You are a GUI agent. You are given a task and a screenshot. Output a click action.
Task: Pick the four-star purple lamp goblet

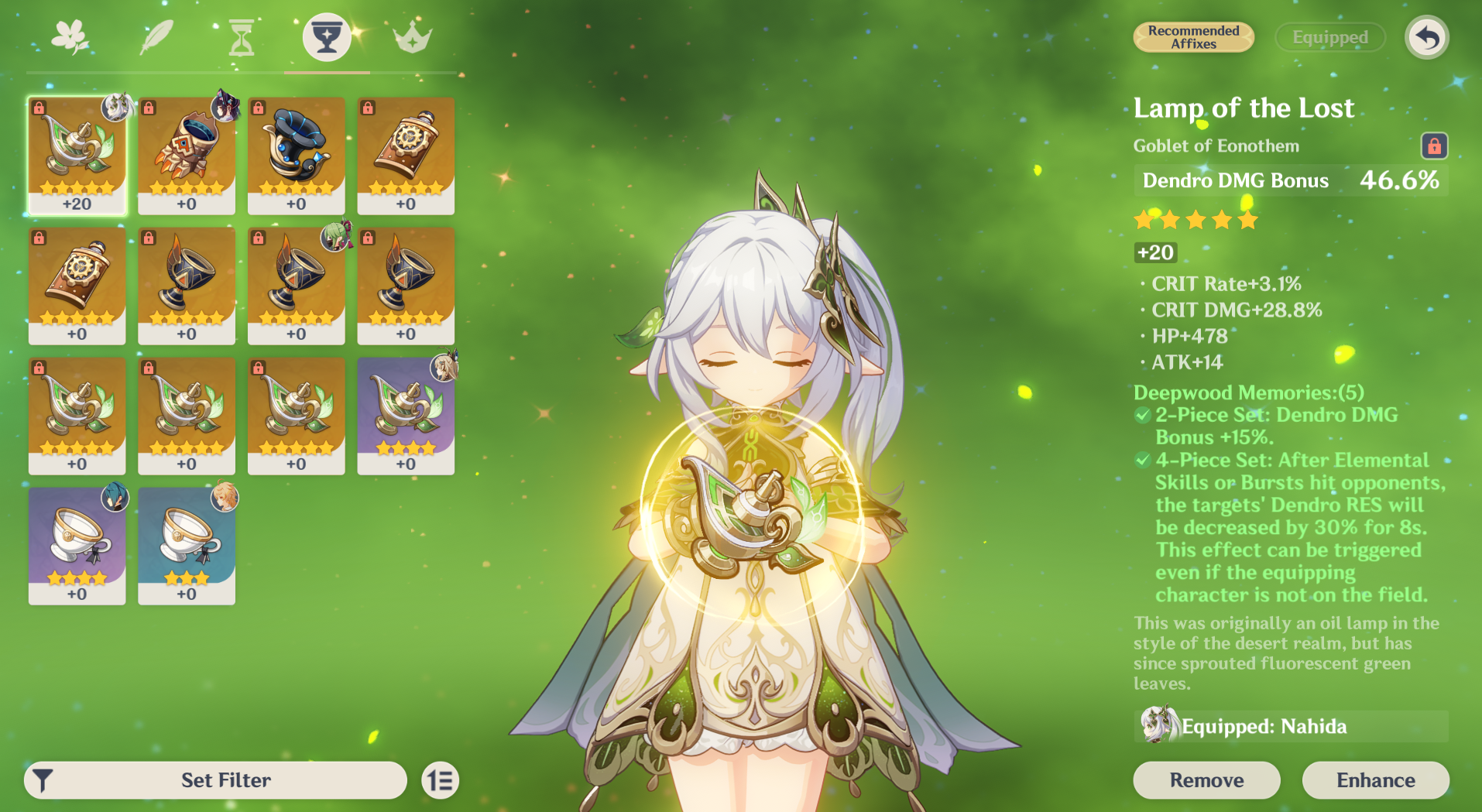tap(406, 415)
